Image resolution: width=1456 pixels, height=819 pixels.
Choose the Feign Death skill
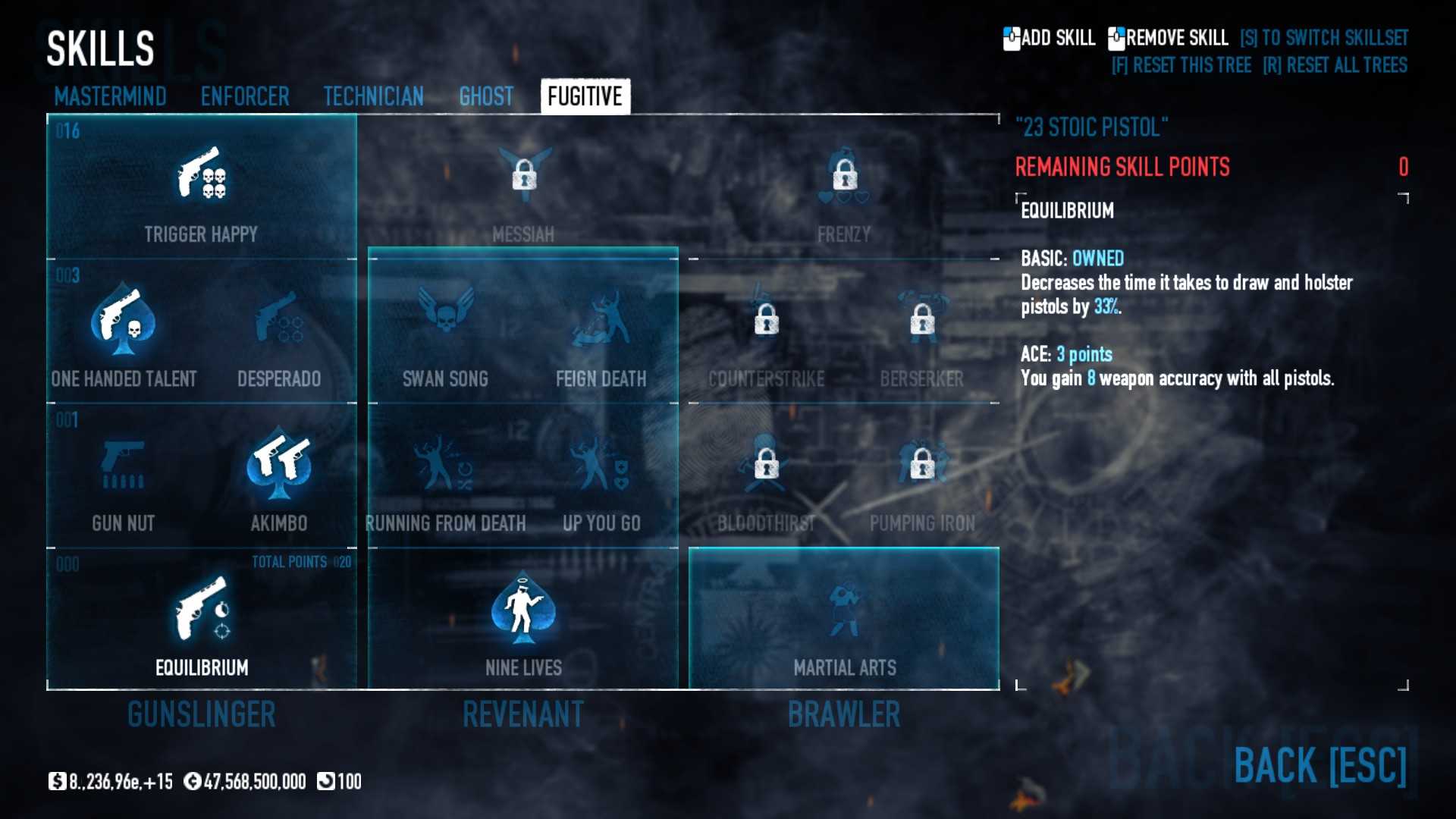coord(601,320)
